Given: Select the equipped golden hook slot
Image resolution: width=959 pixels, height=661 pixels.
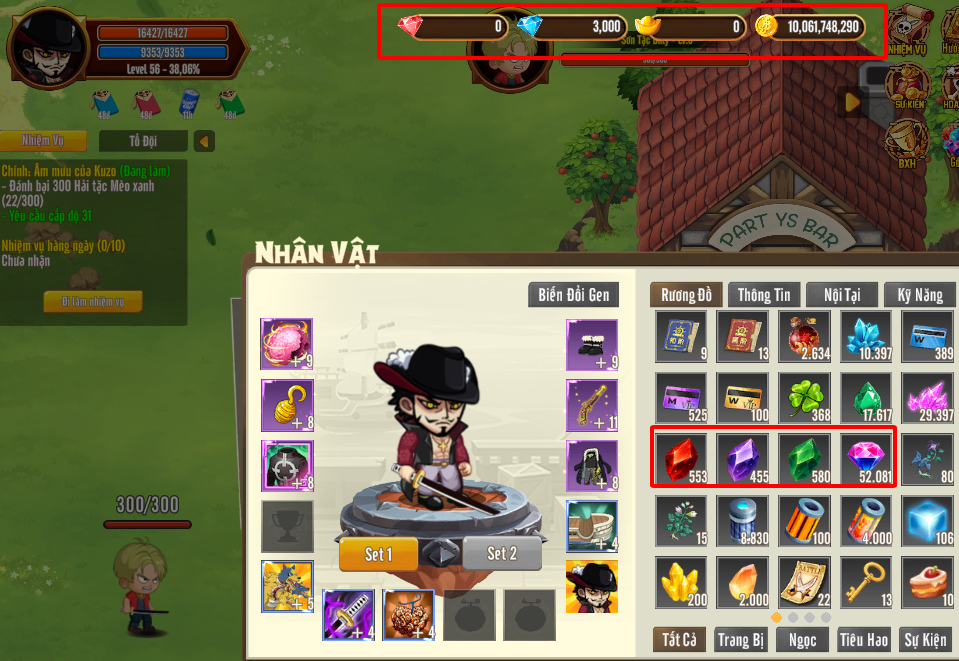Looking at the screenshot, I should point(287,405).
